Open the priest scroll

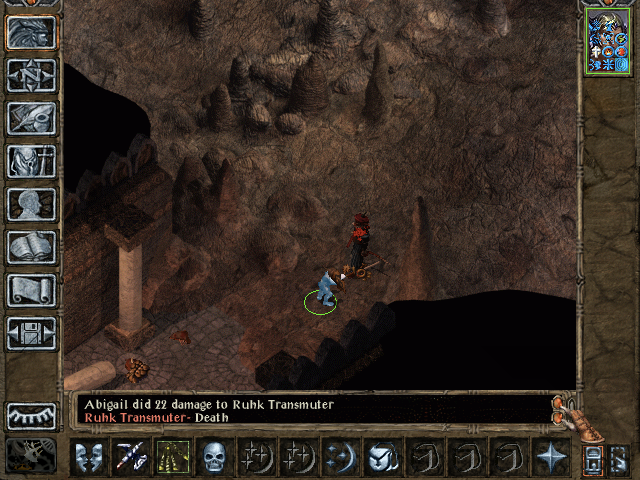[x=31, y=290]
